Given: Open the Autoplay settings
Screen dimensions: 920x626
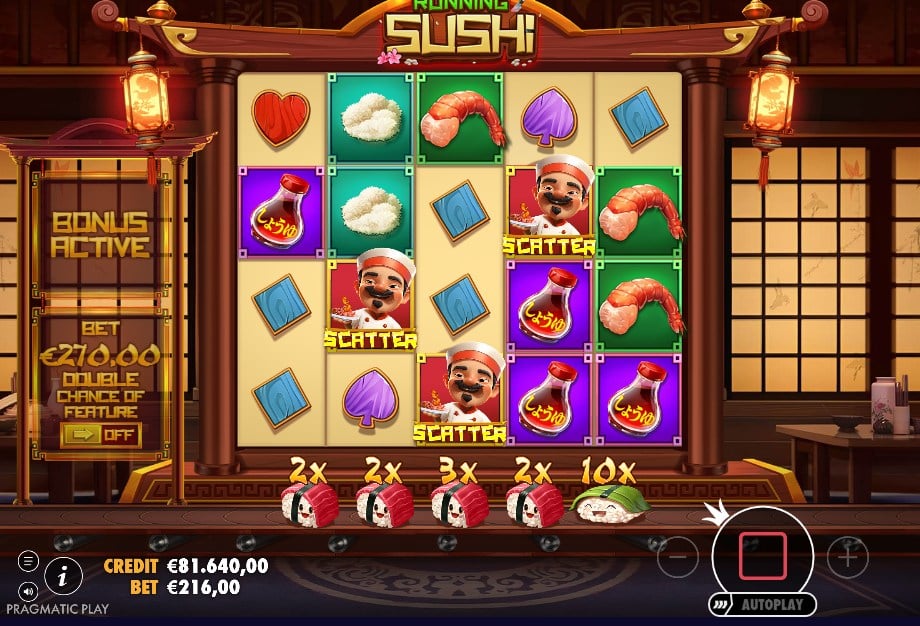Looking at the screenshot, I should (x=765, y=605).
